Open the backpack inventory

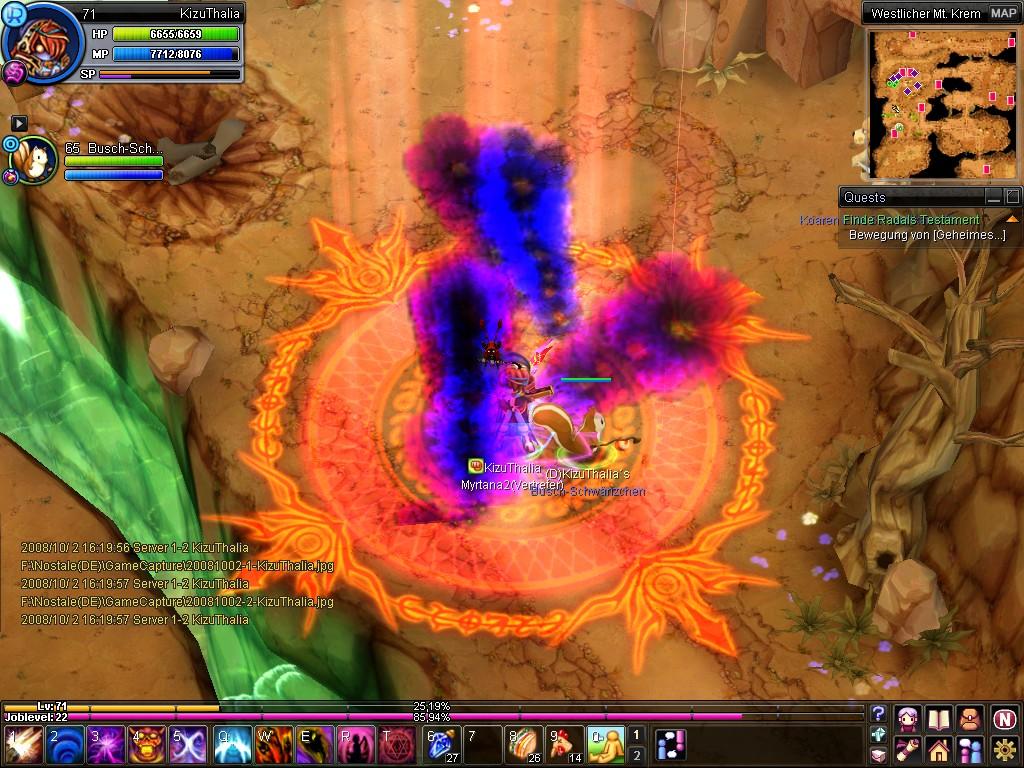[x=969, y=718]
